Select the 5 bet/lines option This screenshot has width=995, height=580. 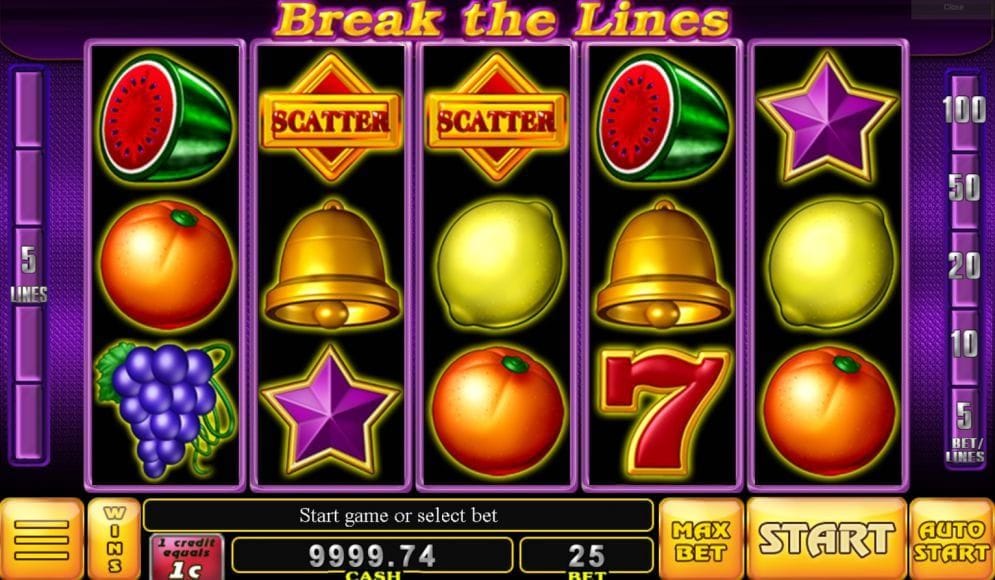click(964, 427)
